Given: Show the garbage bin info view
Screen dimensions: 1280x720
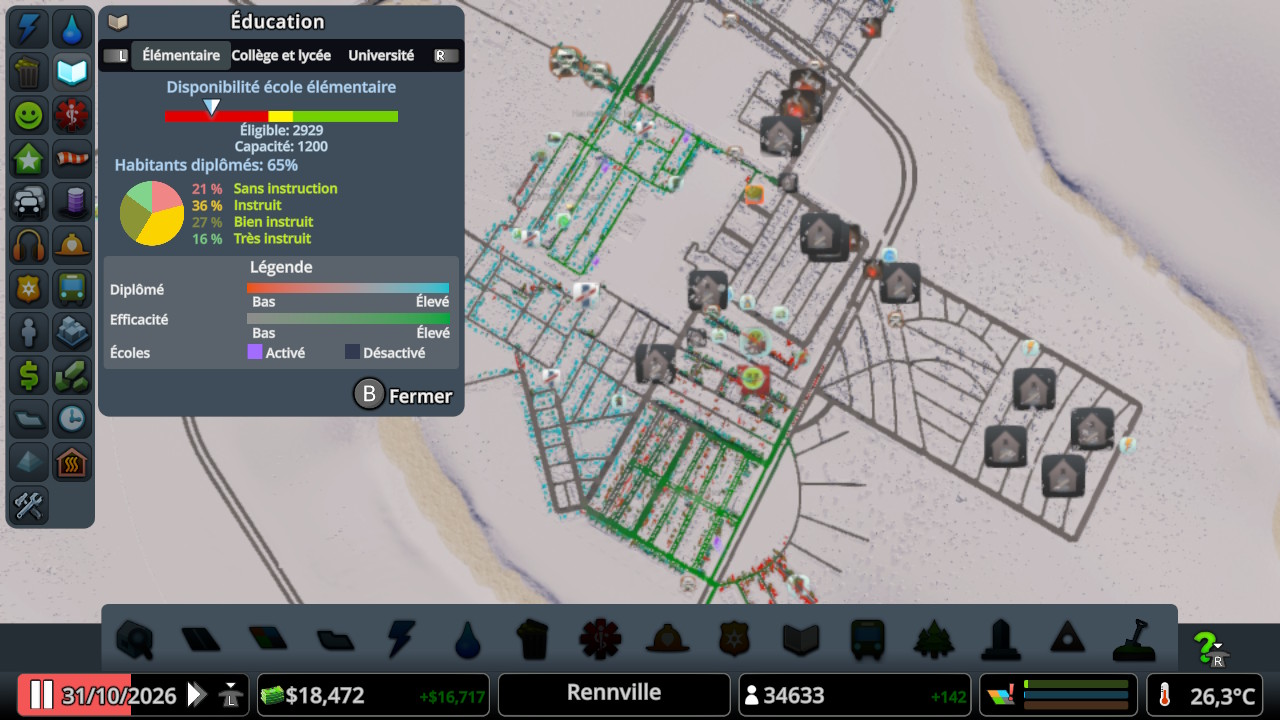Looking at the screenshot, I should click(x=28, y=72).
